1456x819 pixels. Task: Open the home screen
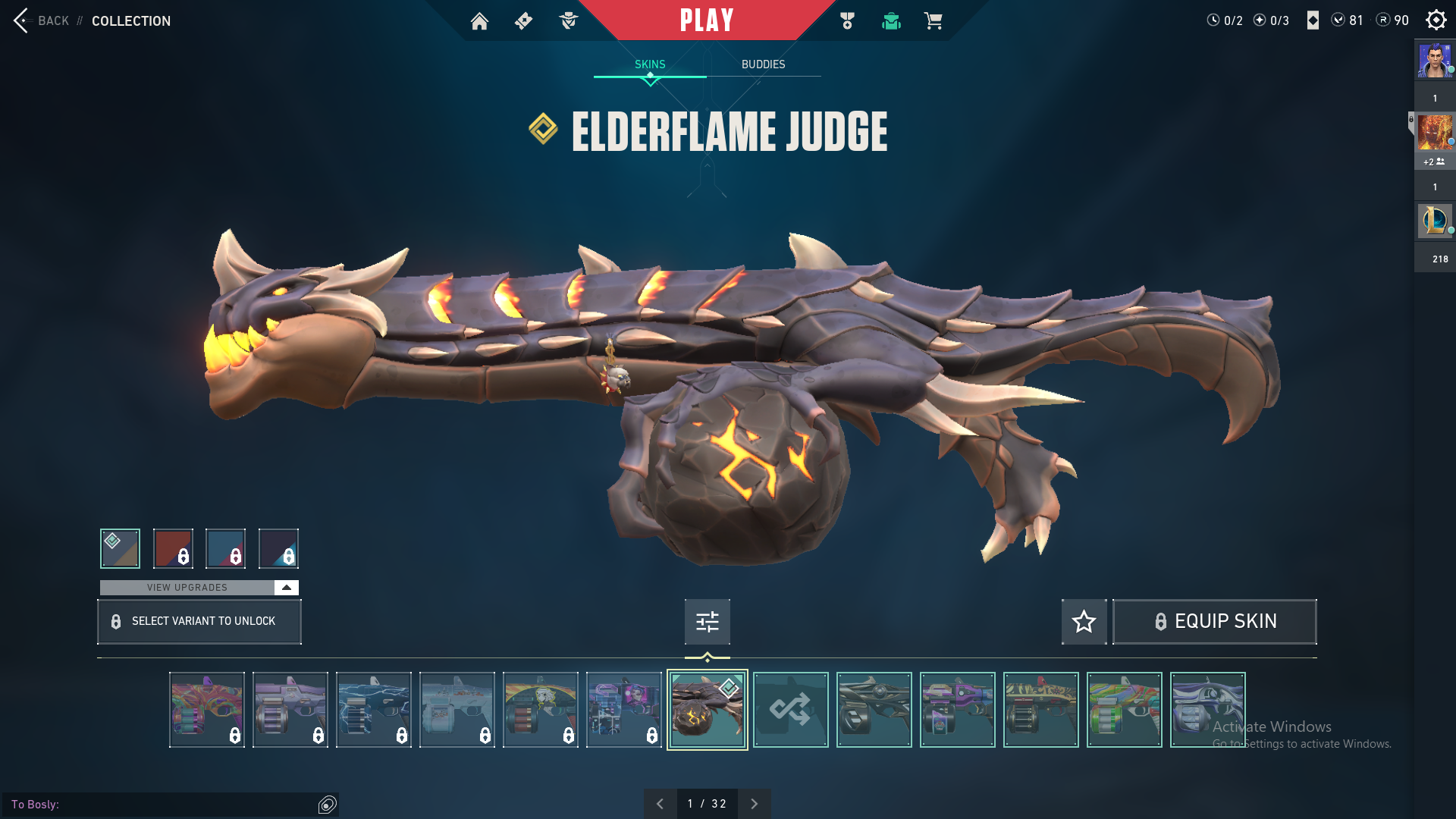coord(479,21)
